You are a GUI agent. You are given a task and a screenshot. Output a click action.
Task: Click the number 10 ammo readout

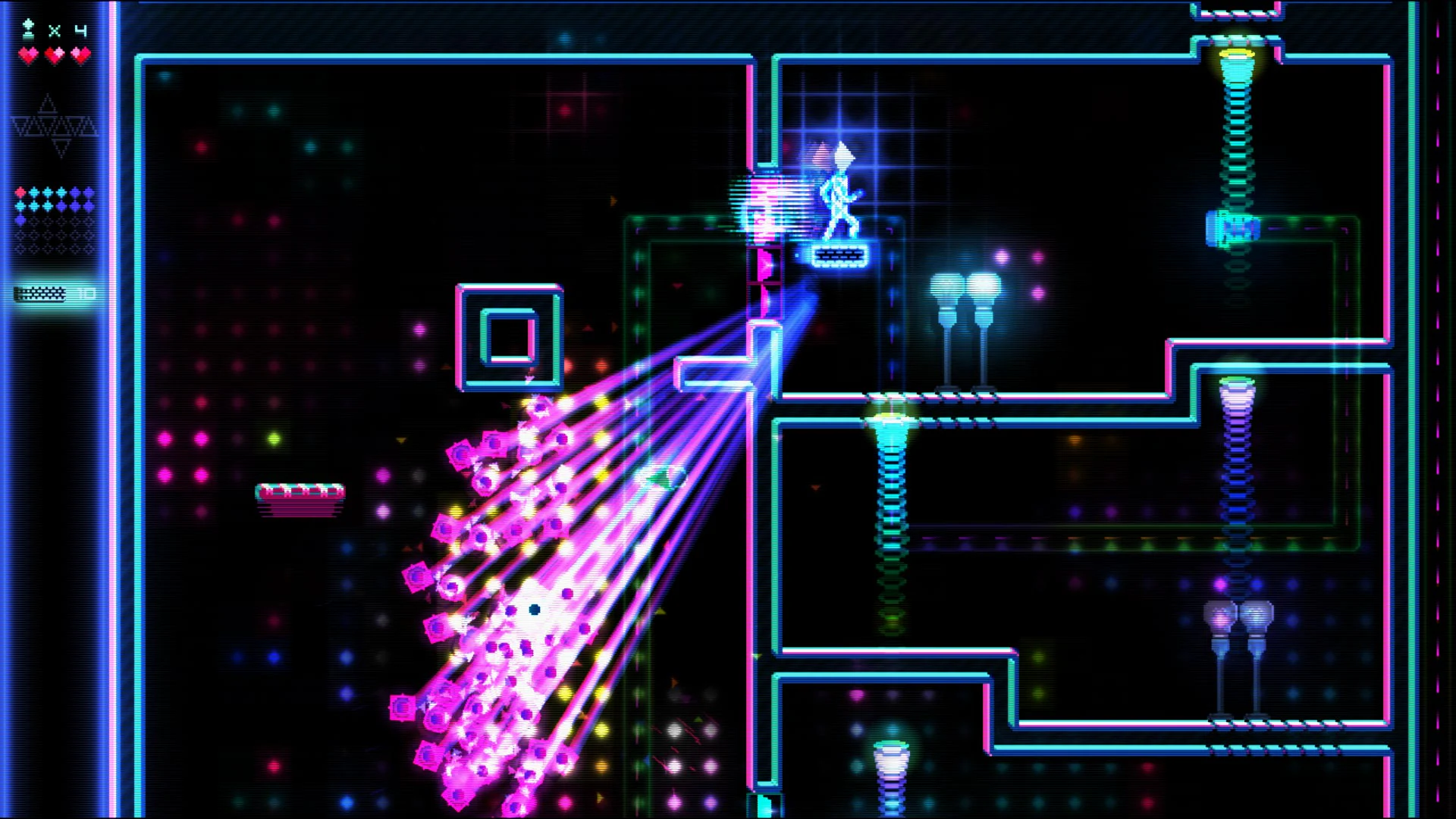(x=85, y=292)
